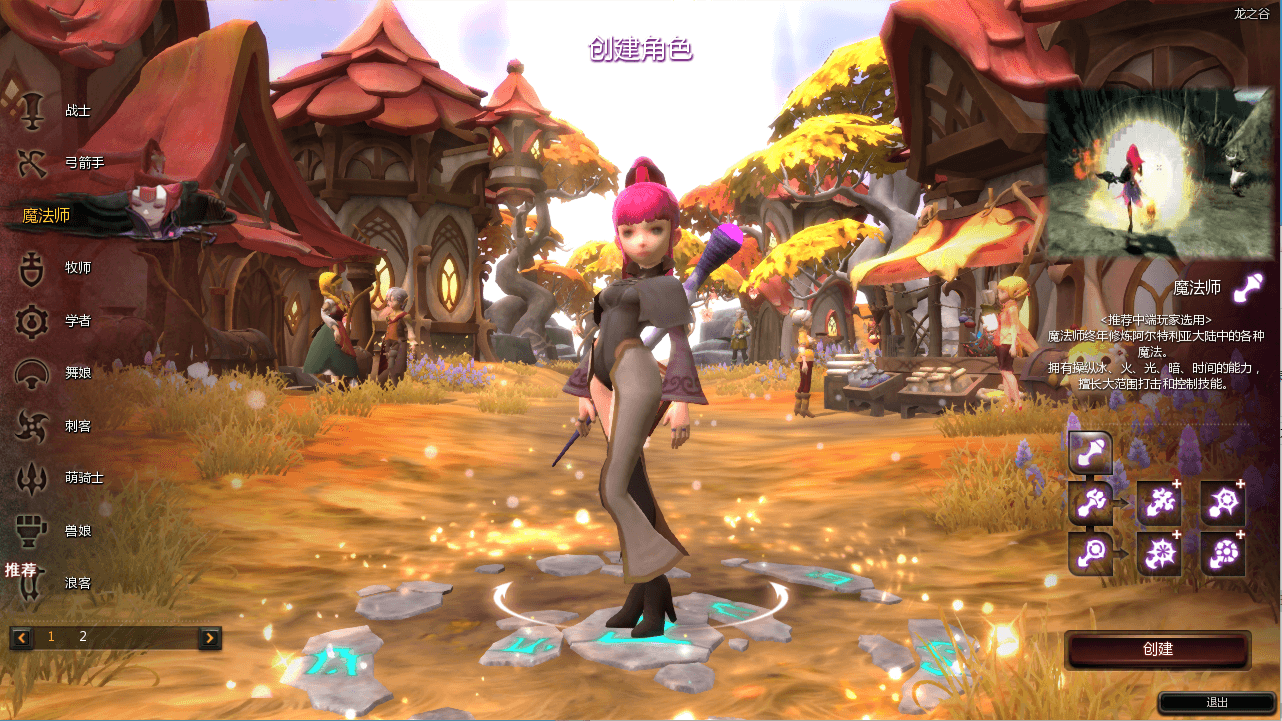
Task: Select the 弓箭手 archer class icon
Action: [x=30, y=163]
